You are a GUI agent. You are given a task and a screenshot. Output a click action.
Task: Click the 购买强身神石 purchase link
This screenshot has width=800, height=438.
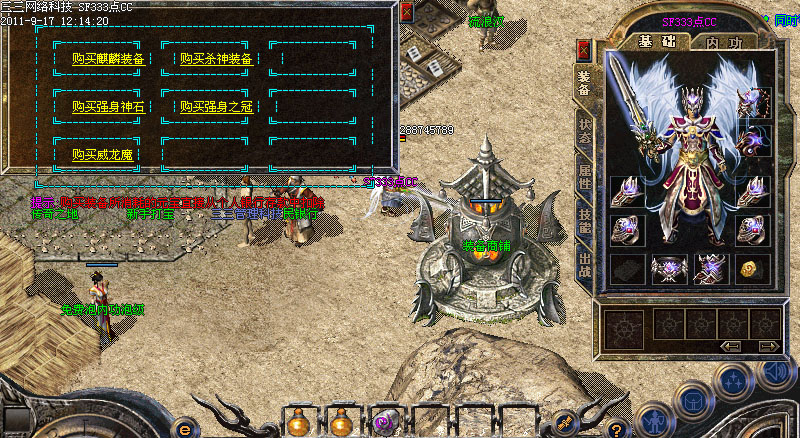click(x=108, y=106)
